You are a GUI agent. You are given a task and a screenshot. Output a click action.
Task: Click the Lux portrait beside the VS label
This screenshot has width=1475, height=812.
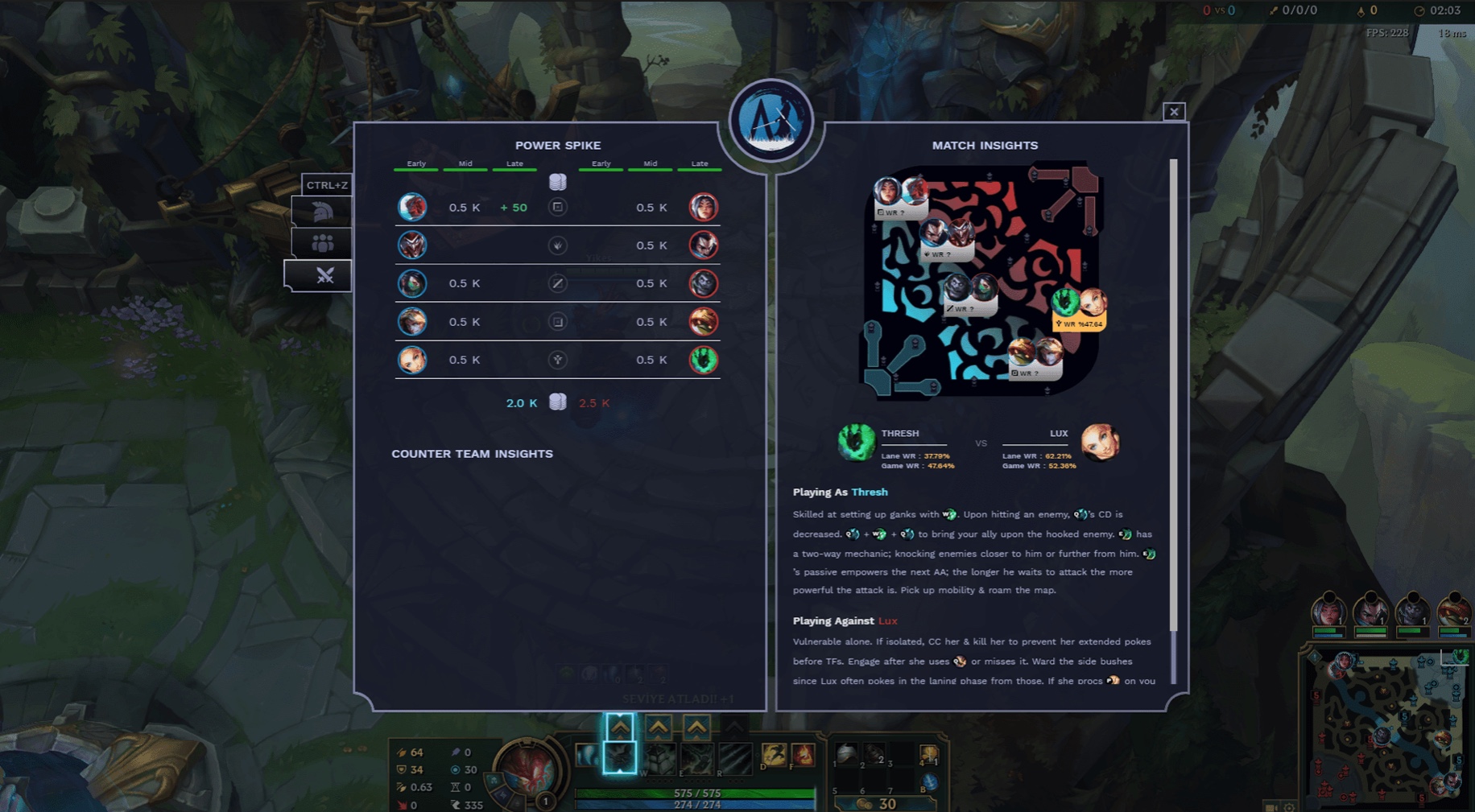pos(1099,443)
